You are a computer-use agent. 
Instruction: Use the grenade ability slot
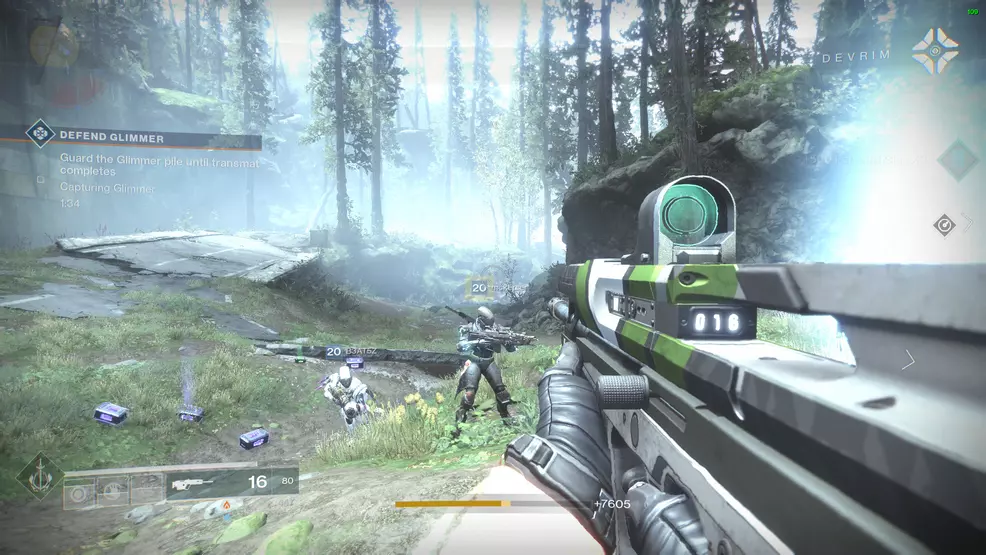point(79,491)
